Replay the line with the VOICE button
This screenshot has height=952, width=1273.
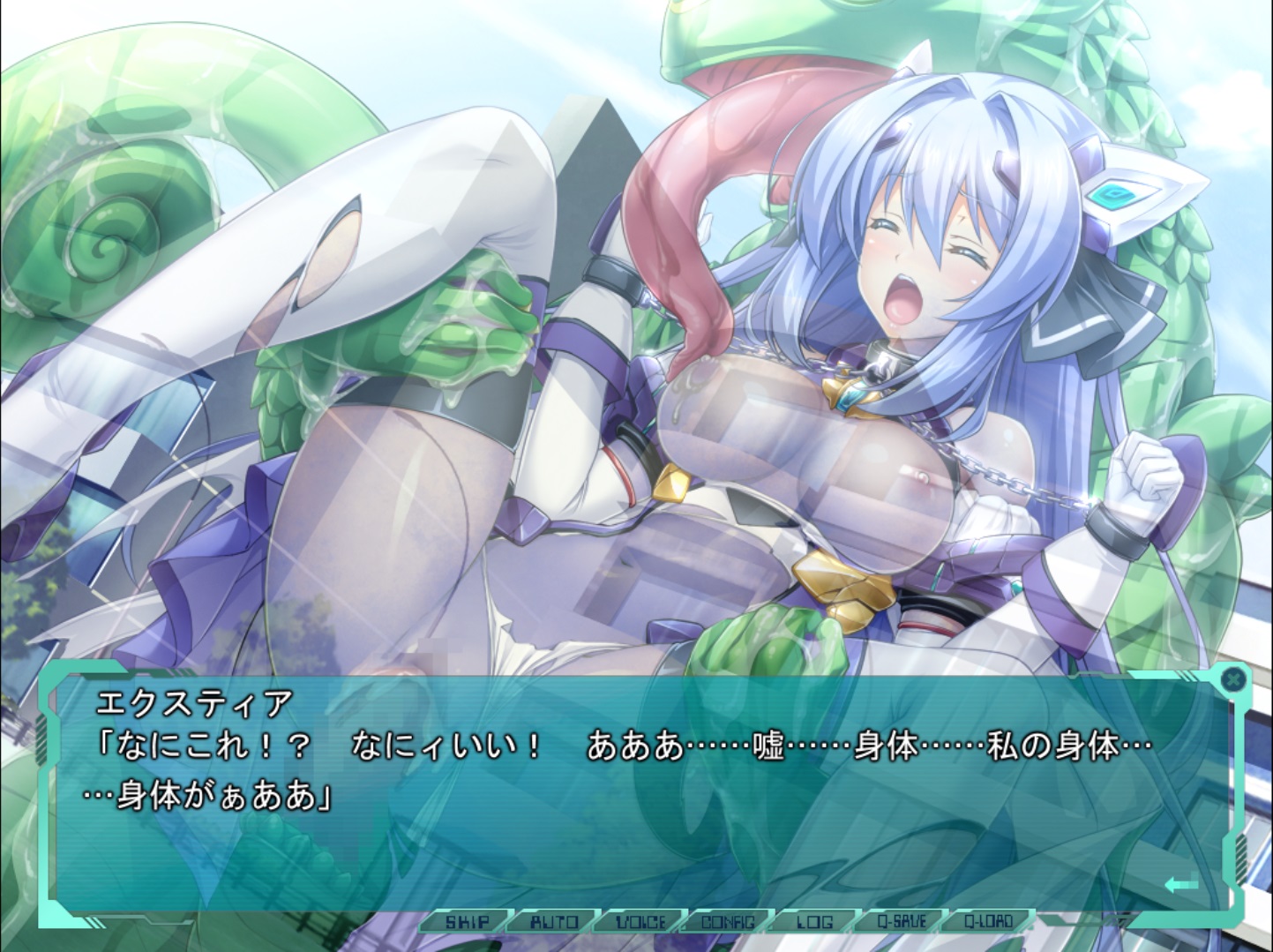pos(641,922)
